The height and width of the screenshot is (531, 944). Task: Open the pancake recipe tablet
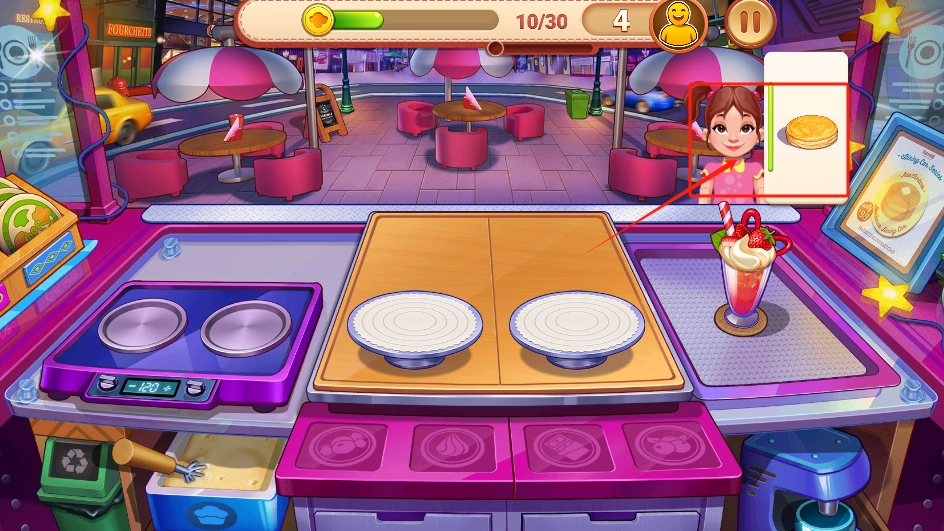point(885,200)
